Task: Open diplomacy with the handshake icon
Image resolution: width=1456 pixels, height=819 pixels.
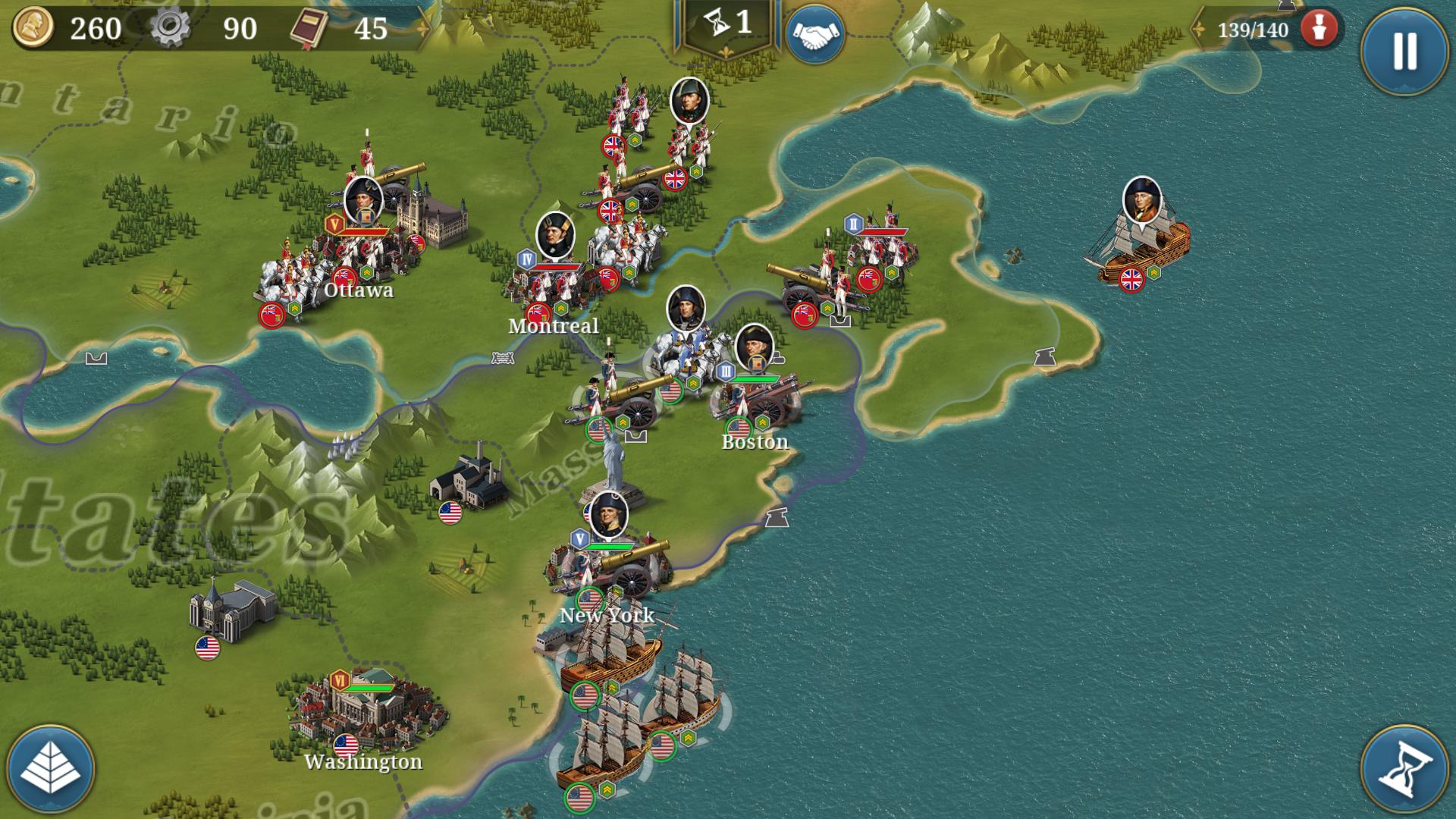Action: [815, 32]
